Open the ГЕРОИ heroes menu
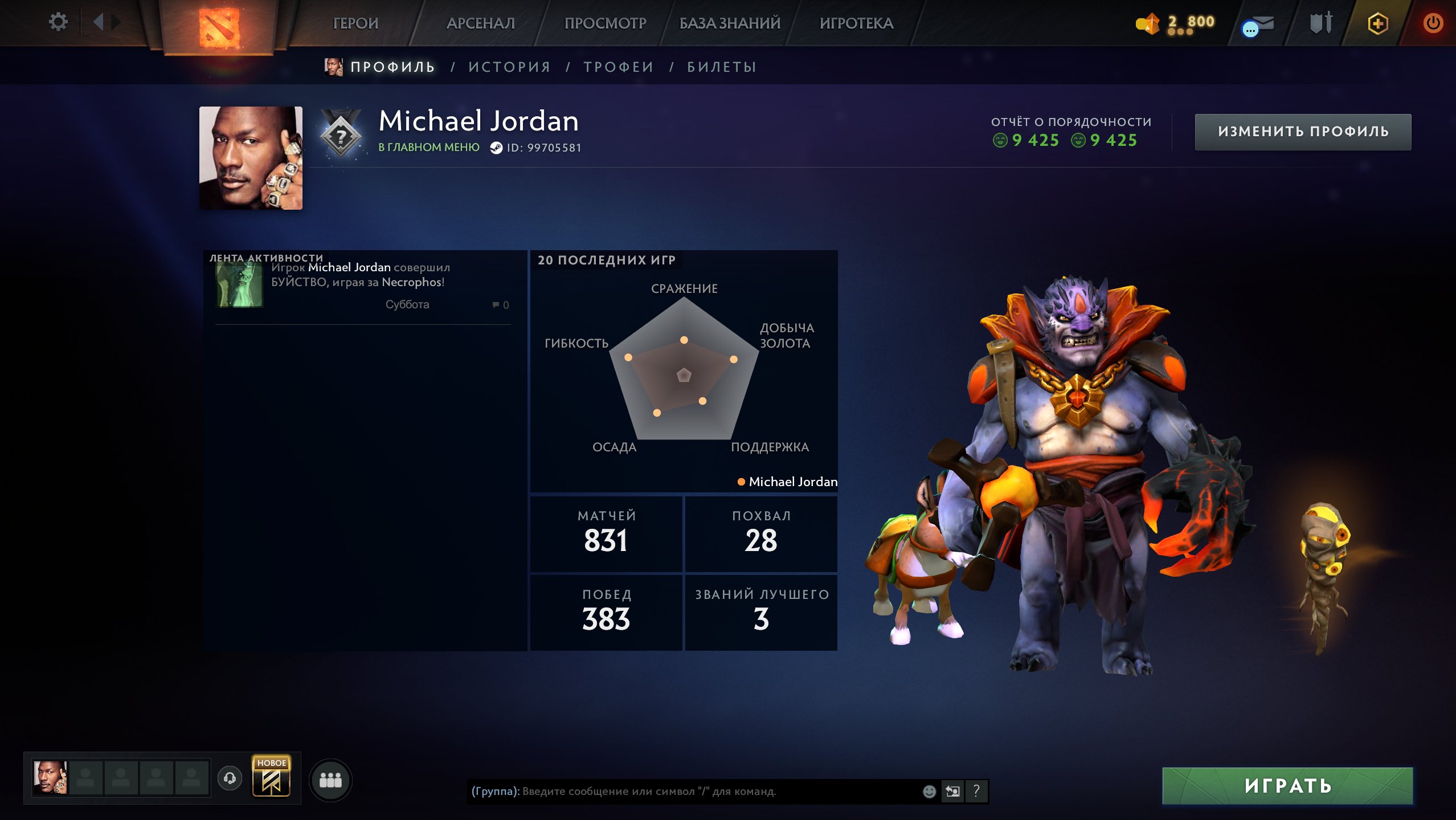This screenshot has height=820, width=1456. [x=355, y=23]
